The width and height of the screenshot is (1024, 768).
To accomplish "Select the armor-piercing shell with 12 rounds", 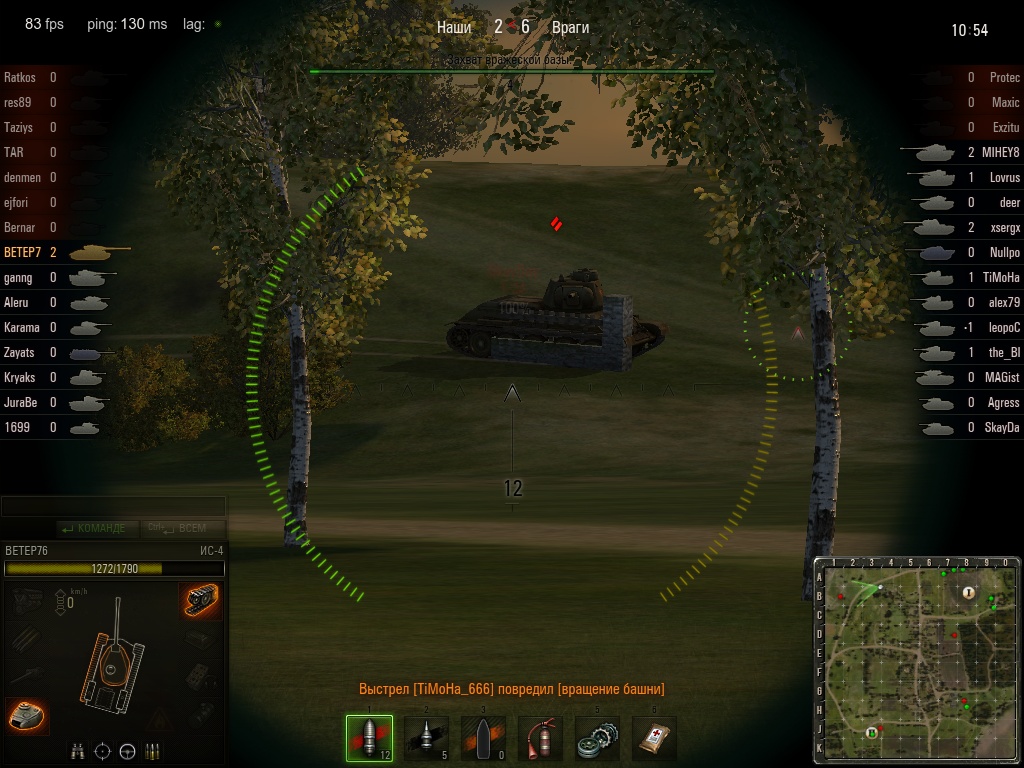I will 369,738.
